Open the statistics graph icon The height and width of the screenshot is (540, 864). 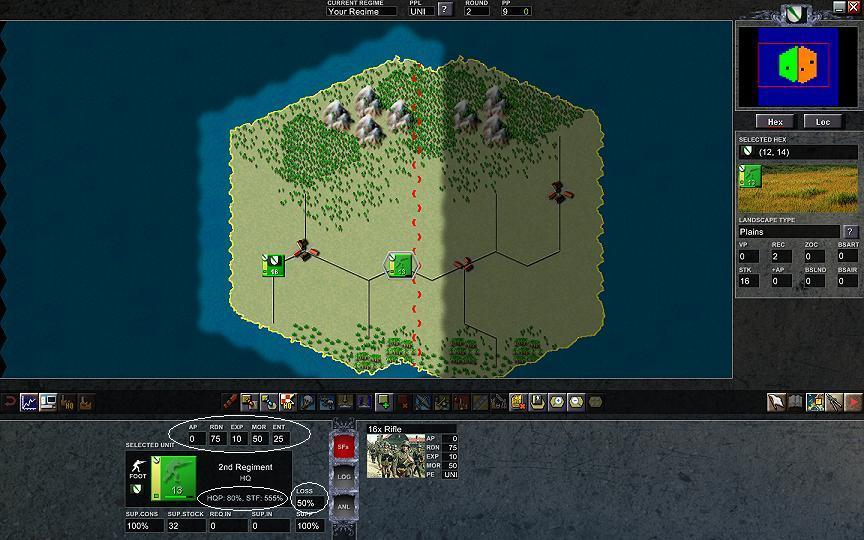(30, 402)
